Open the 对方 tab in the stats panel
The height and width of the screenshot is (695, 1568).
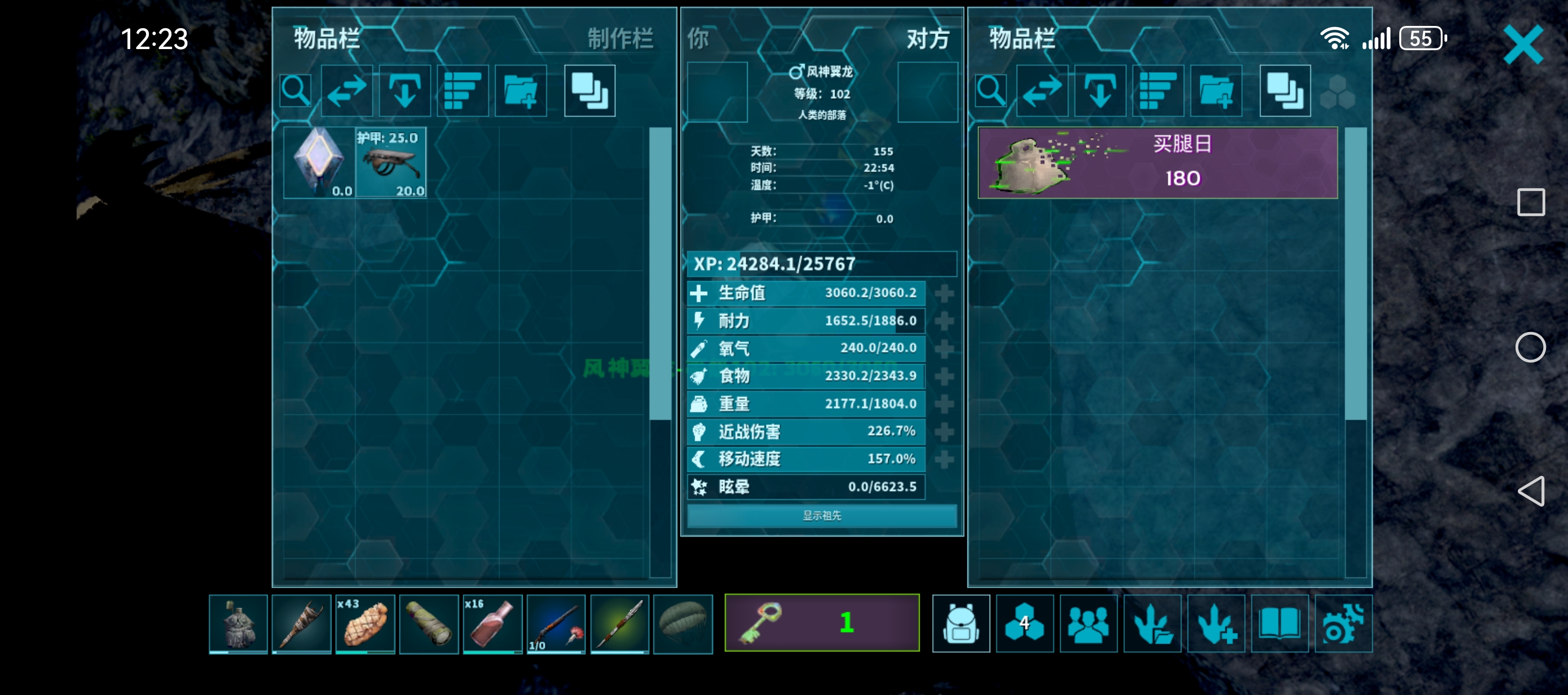point(927,39)
